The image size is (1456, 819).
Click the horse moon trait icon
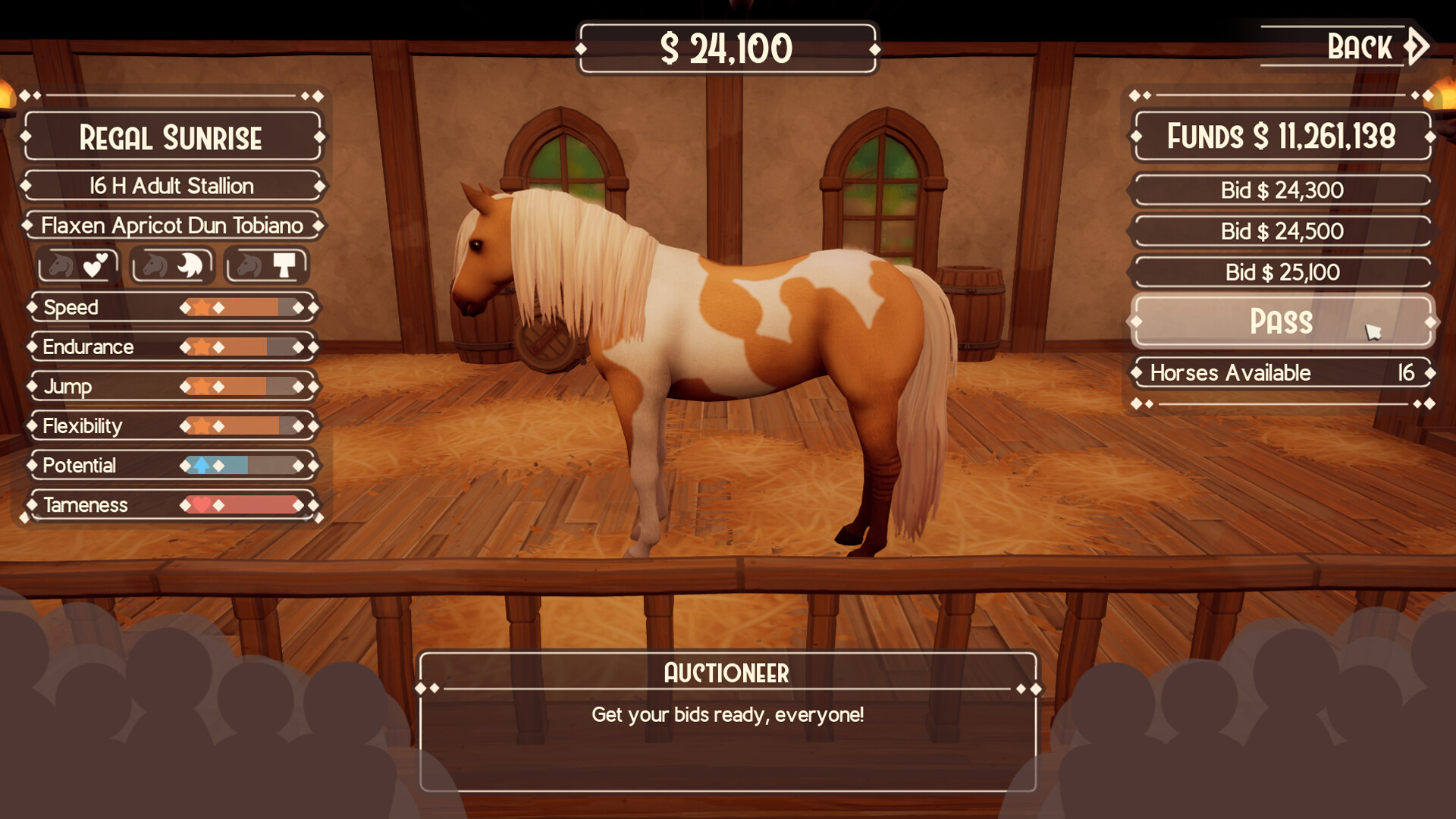(172, 265)
